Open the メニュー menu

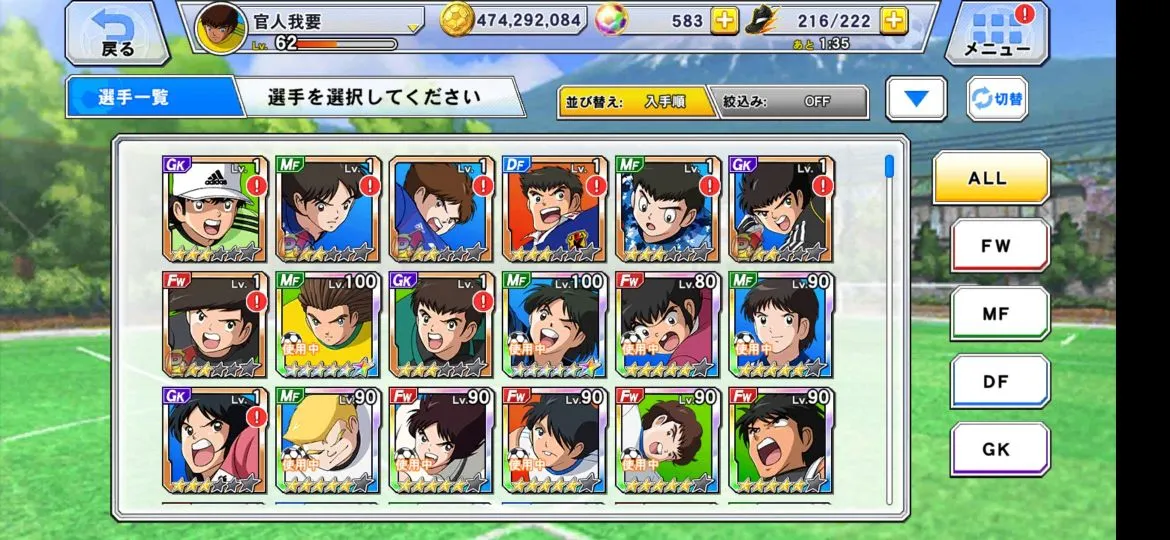point(996,33)
